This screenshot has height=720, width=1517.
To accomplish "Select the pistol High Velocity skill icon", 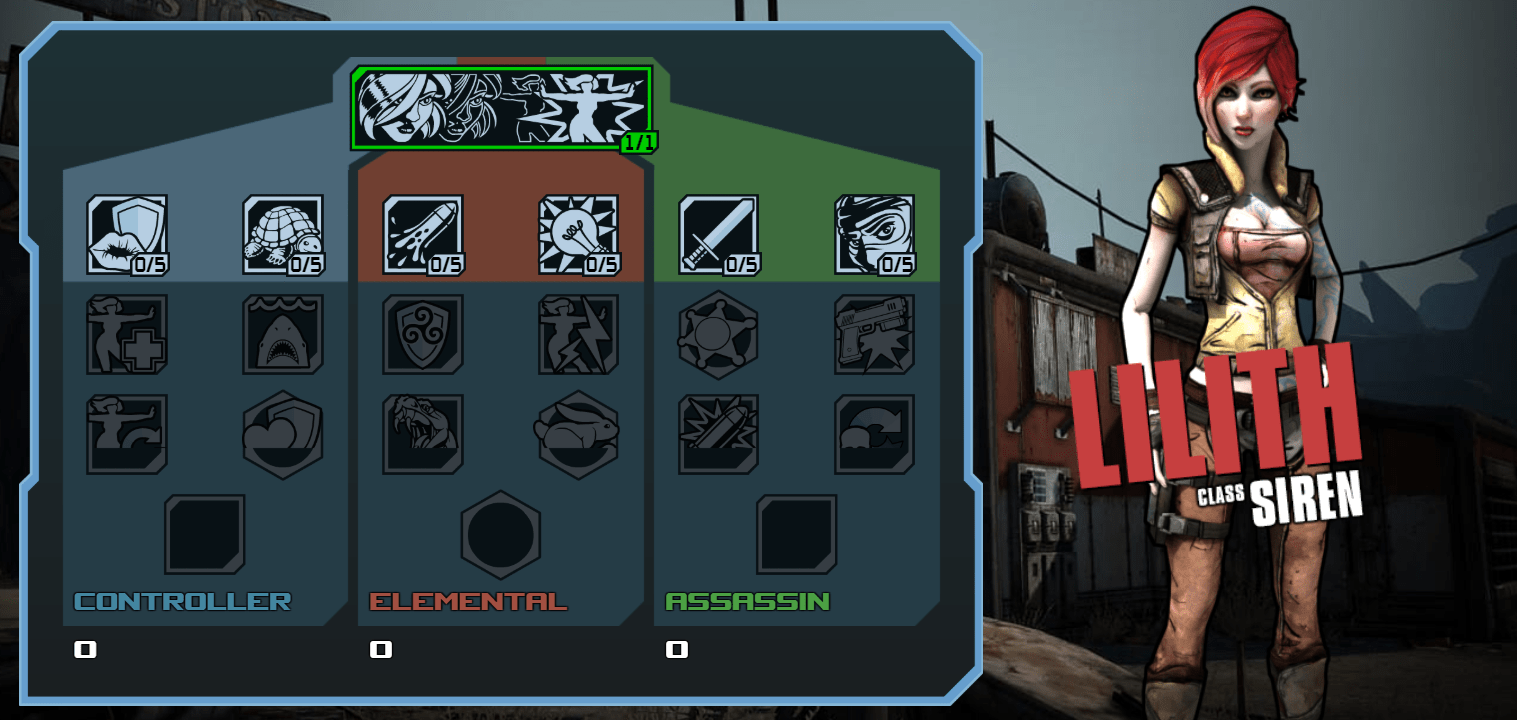I will coord(875,335).
